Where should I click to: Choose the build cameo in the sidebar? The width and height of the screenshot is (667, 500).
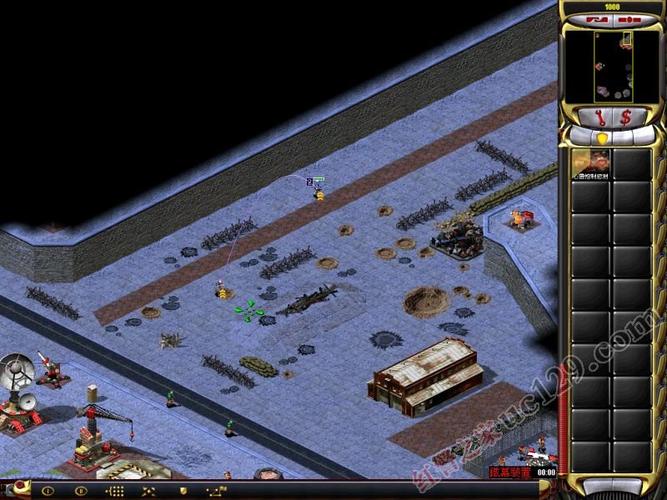589,164
